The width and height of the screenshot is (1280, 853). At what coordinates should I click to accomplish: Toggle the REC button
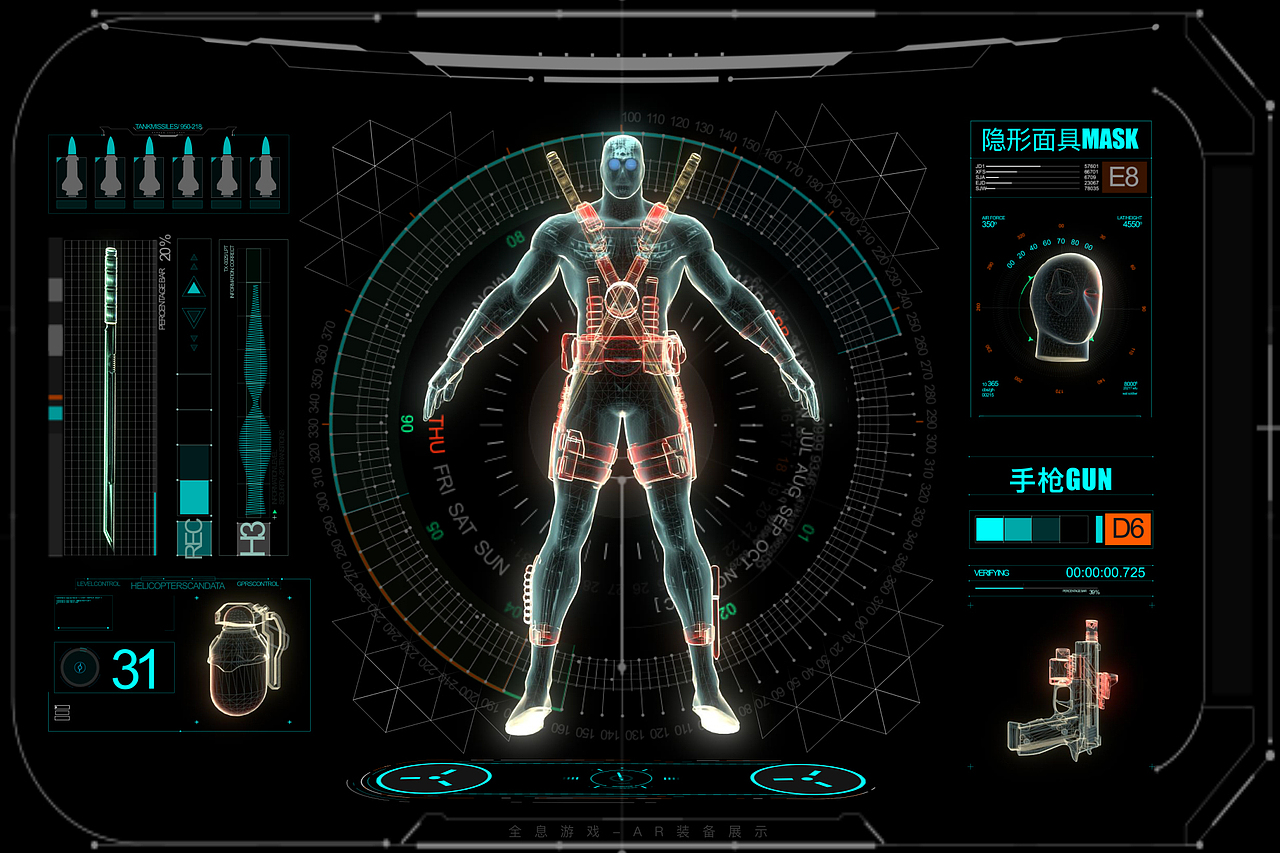pyautogui.click(x=194, y=537)
